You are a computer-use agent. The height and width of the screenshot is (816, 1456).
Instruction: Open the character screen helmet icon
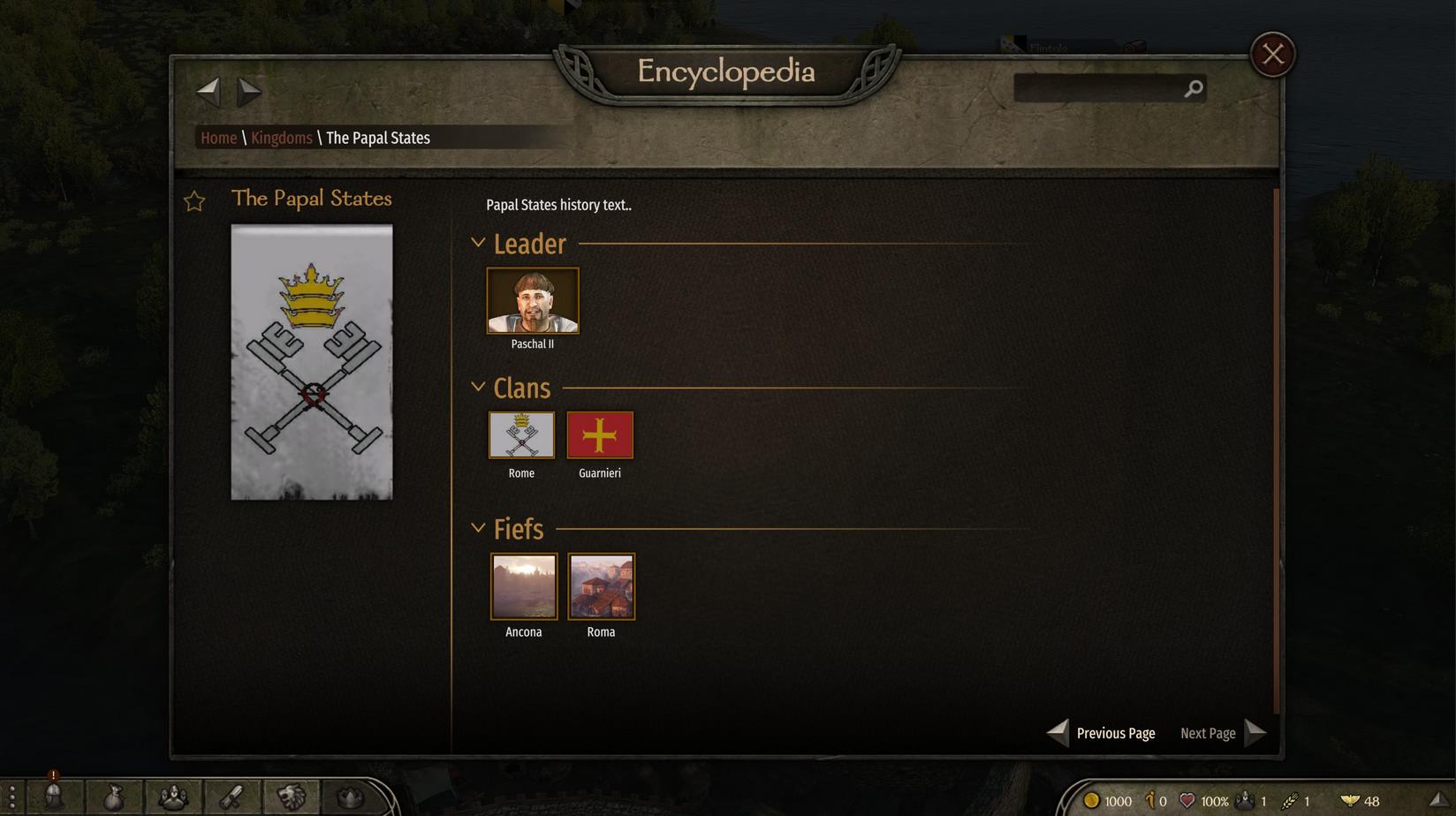(54, 797)
